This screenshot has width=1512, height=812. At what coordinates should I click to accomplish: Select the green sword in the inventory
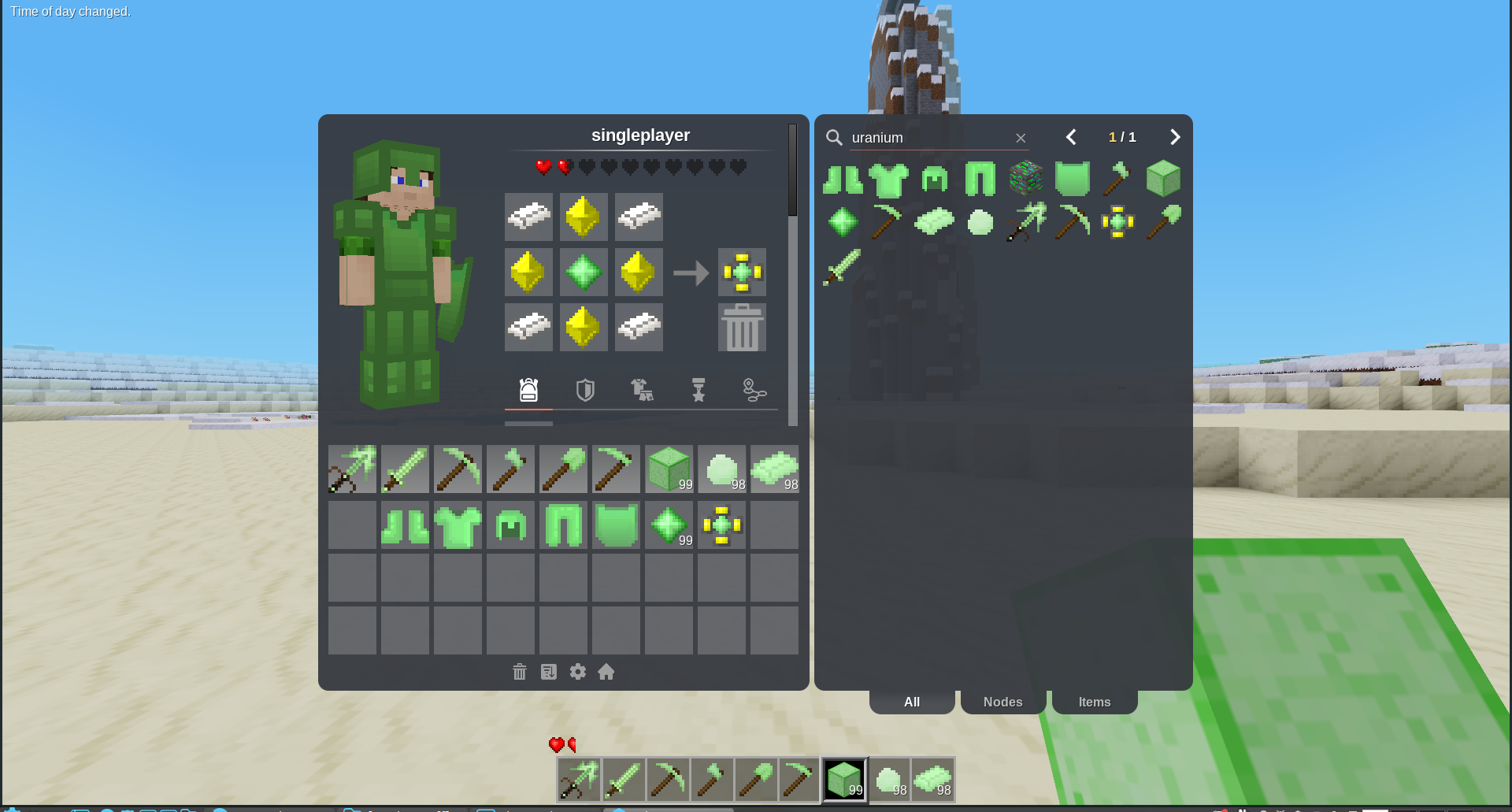(405, 469)
